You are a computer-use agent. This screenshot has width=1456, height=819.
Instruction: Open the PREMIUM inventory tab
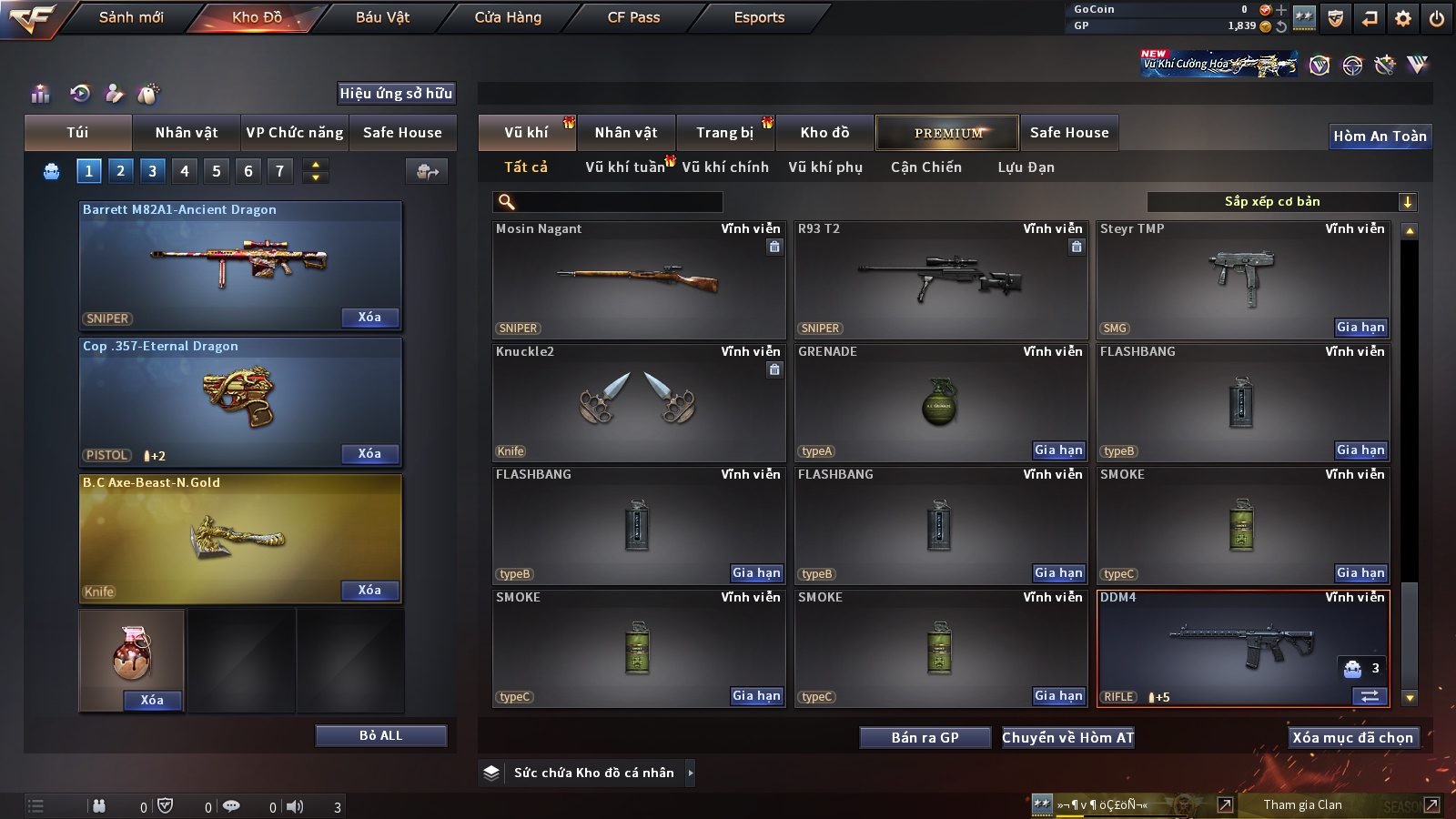pyautogui.click(x=947, y=133)
